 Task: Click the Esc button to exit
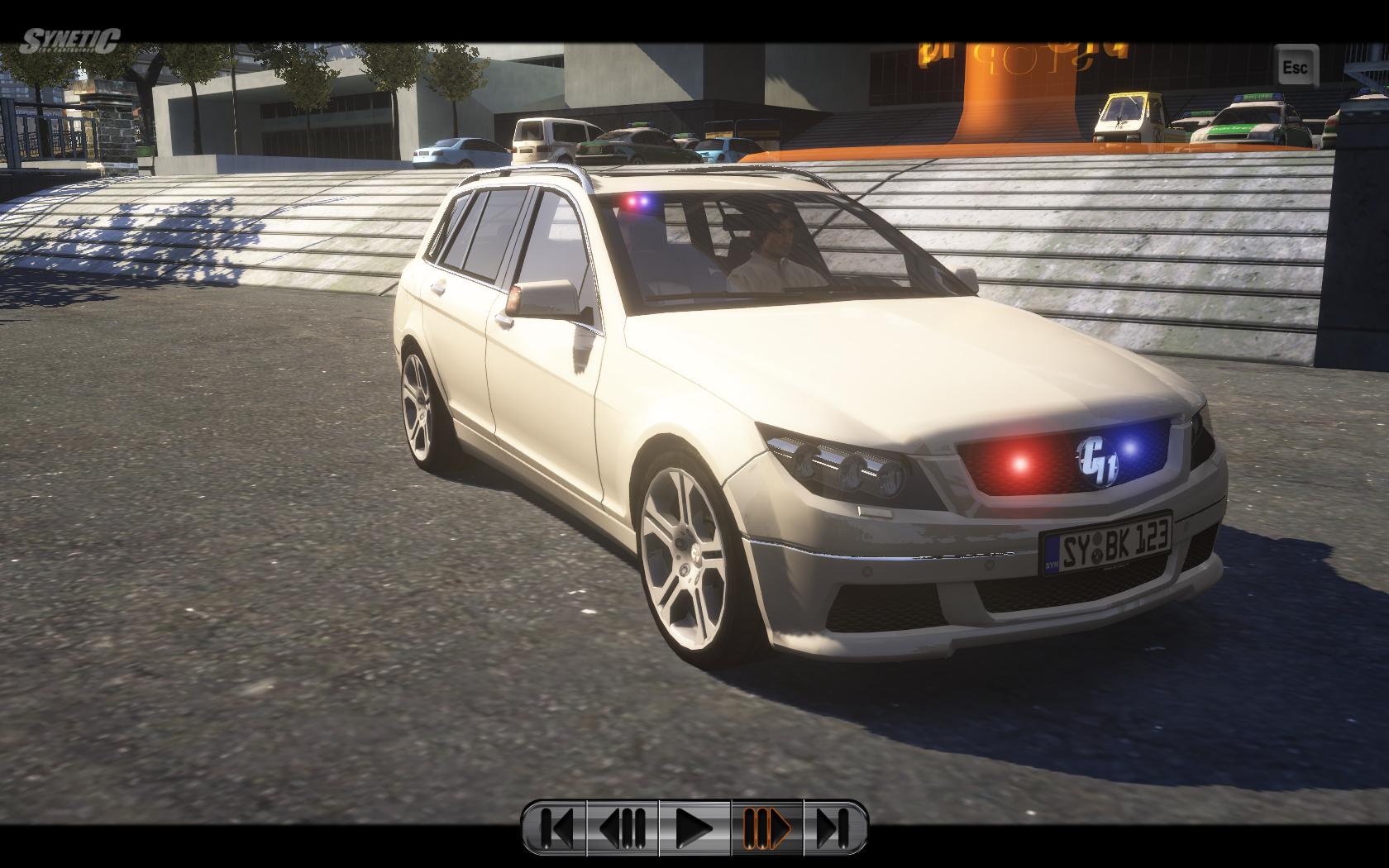pyautogui.click(x=1295, y=66)
